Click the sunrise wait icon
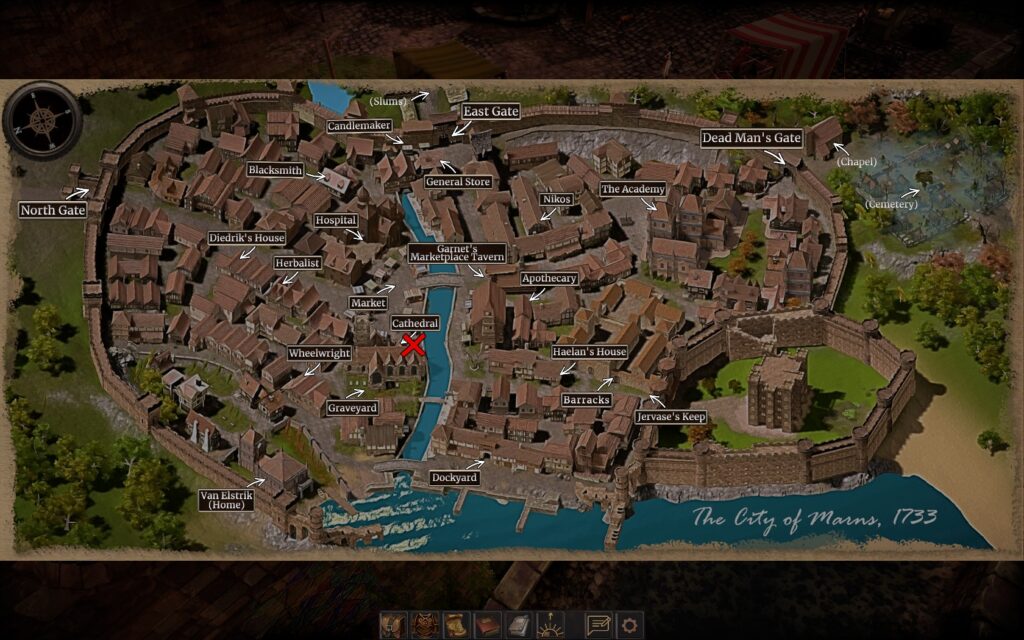The width and height of the screenshot is (1024, 640). pyautogui.click(x=552, y=625)
